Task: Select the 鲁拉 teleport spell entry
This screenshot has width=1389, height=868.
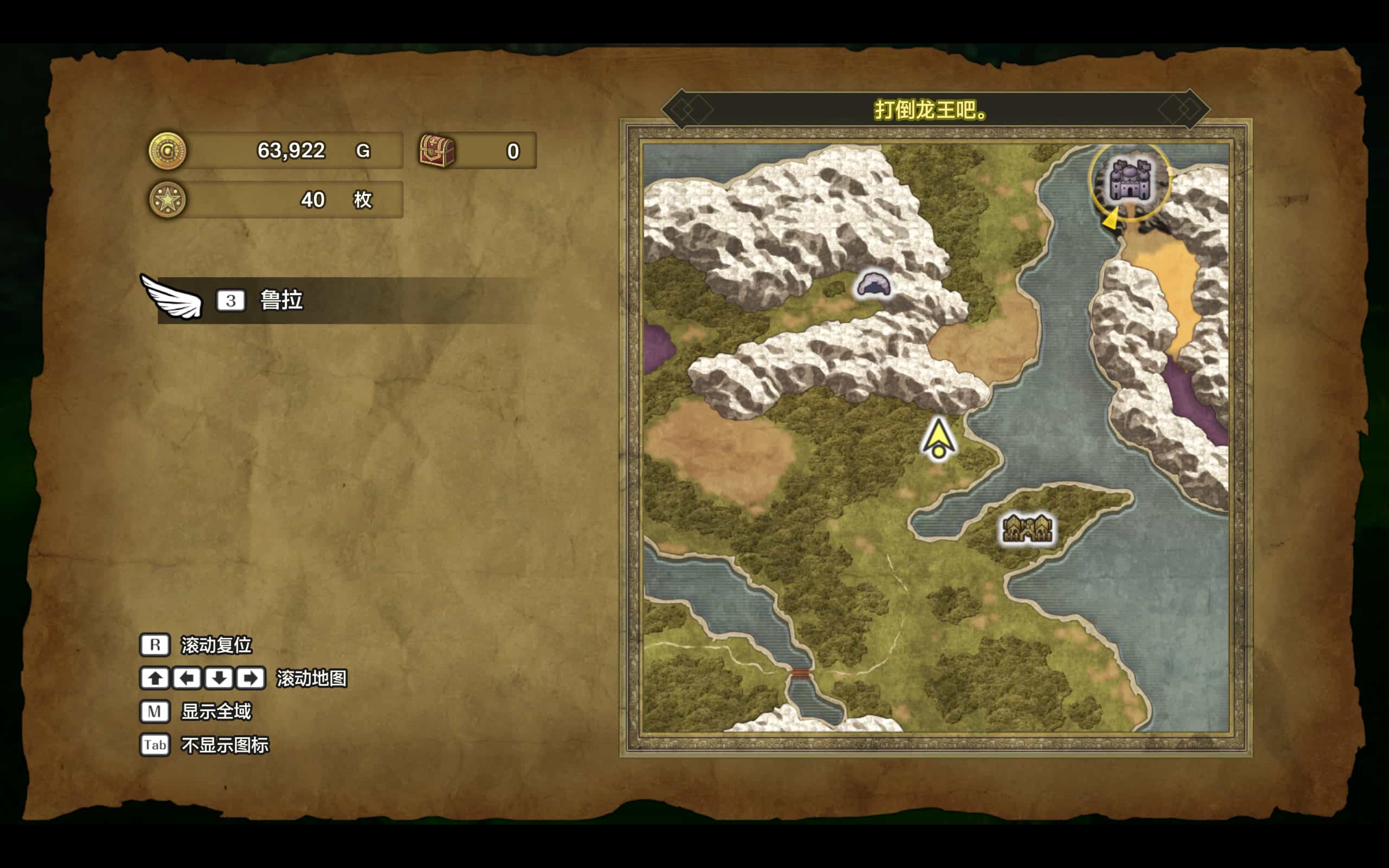Action: (281, 300)
